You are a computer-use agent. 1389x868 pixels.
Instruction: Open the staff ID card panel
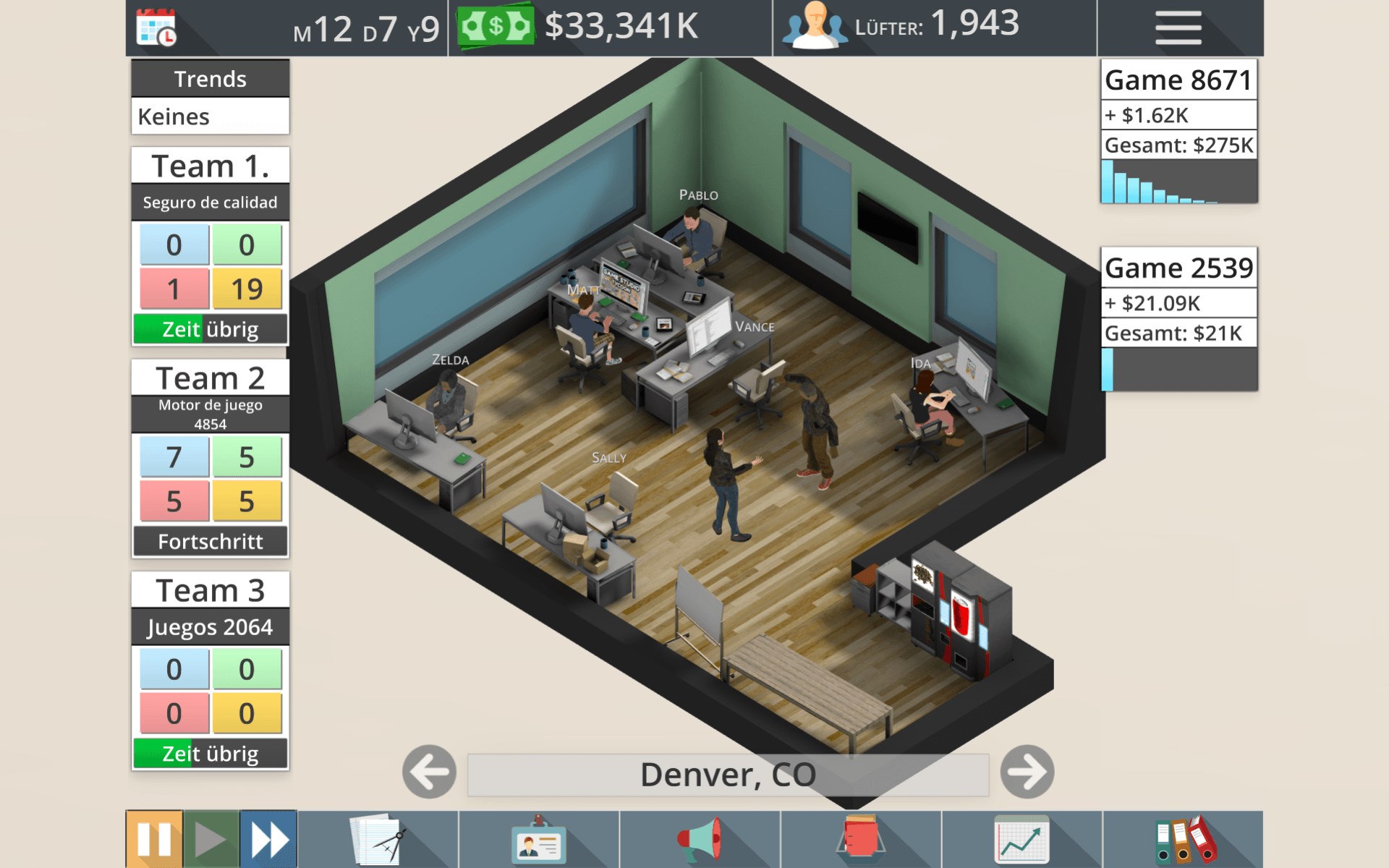[538, 839]
